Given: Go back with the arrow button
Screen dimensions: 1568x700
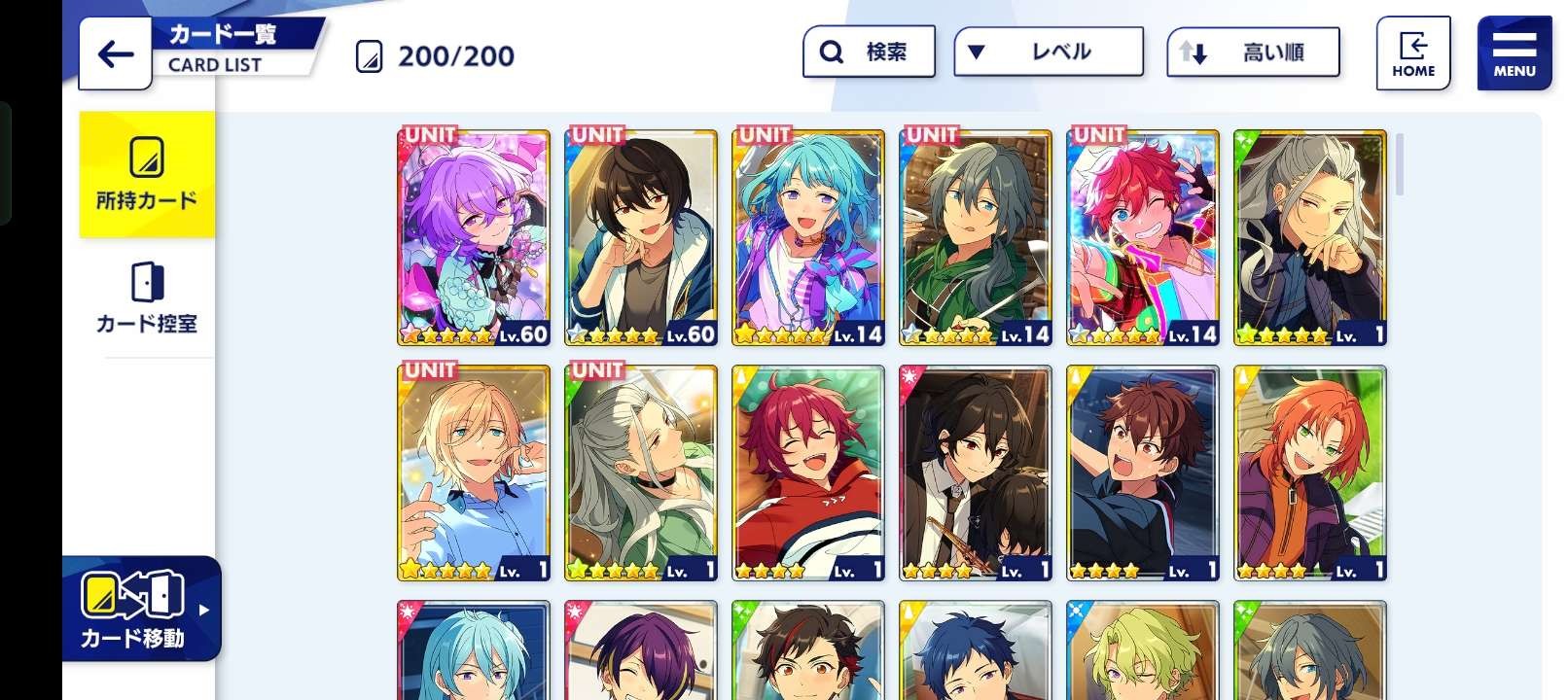Looking at the screenshot, I should [x=115, y=53].
